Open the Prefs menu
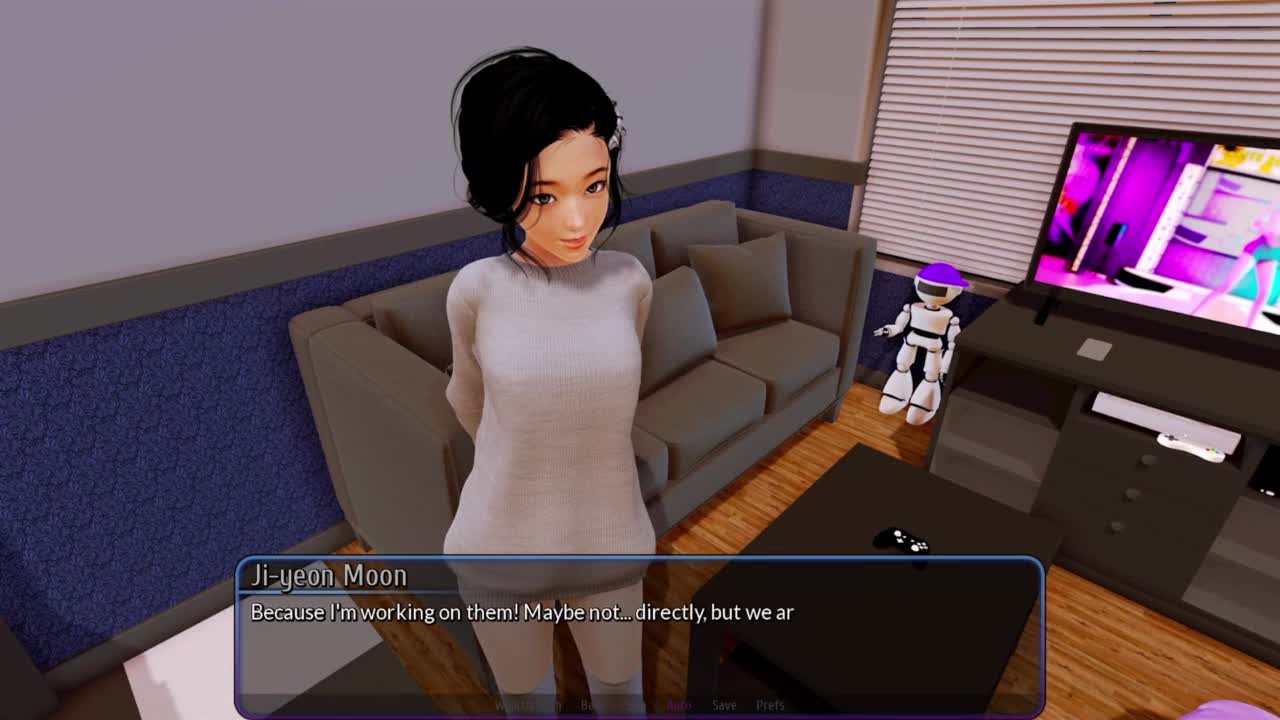This screenshot has height=720, width=1280. tap(770, 705)
